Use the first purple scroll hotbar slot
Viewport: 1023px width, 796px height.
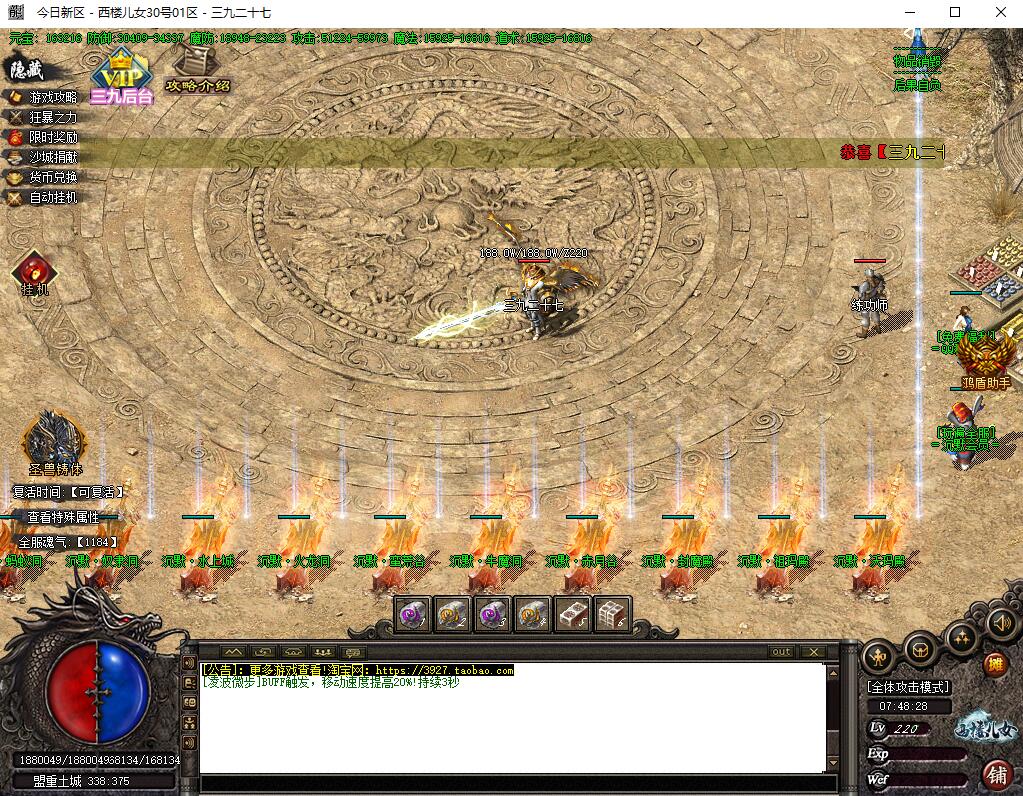click(413, 614)
